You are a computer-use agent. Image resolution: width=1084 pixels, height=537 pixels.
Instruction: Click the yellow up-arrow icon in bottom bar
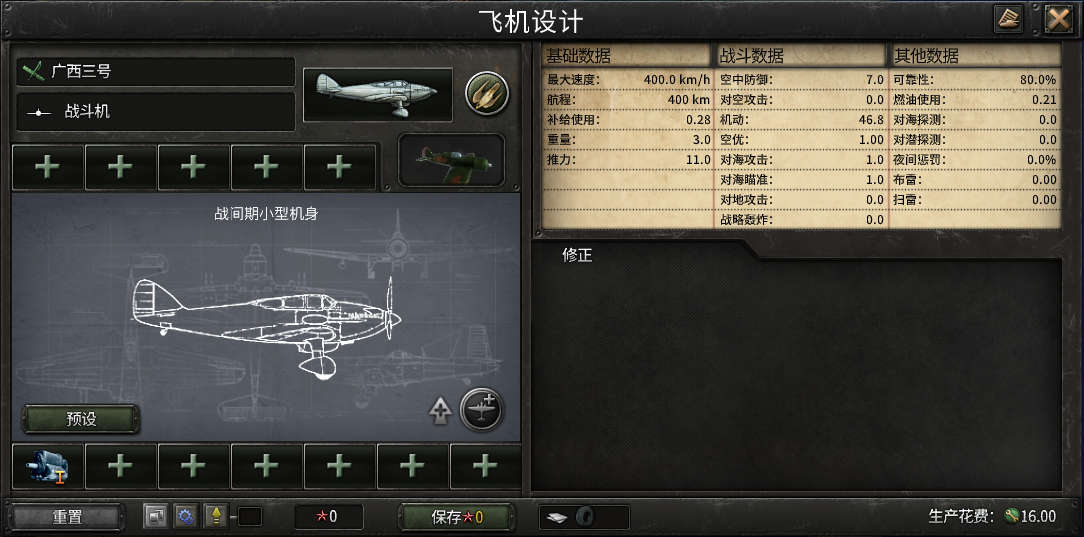click(213, 516)
